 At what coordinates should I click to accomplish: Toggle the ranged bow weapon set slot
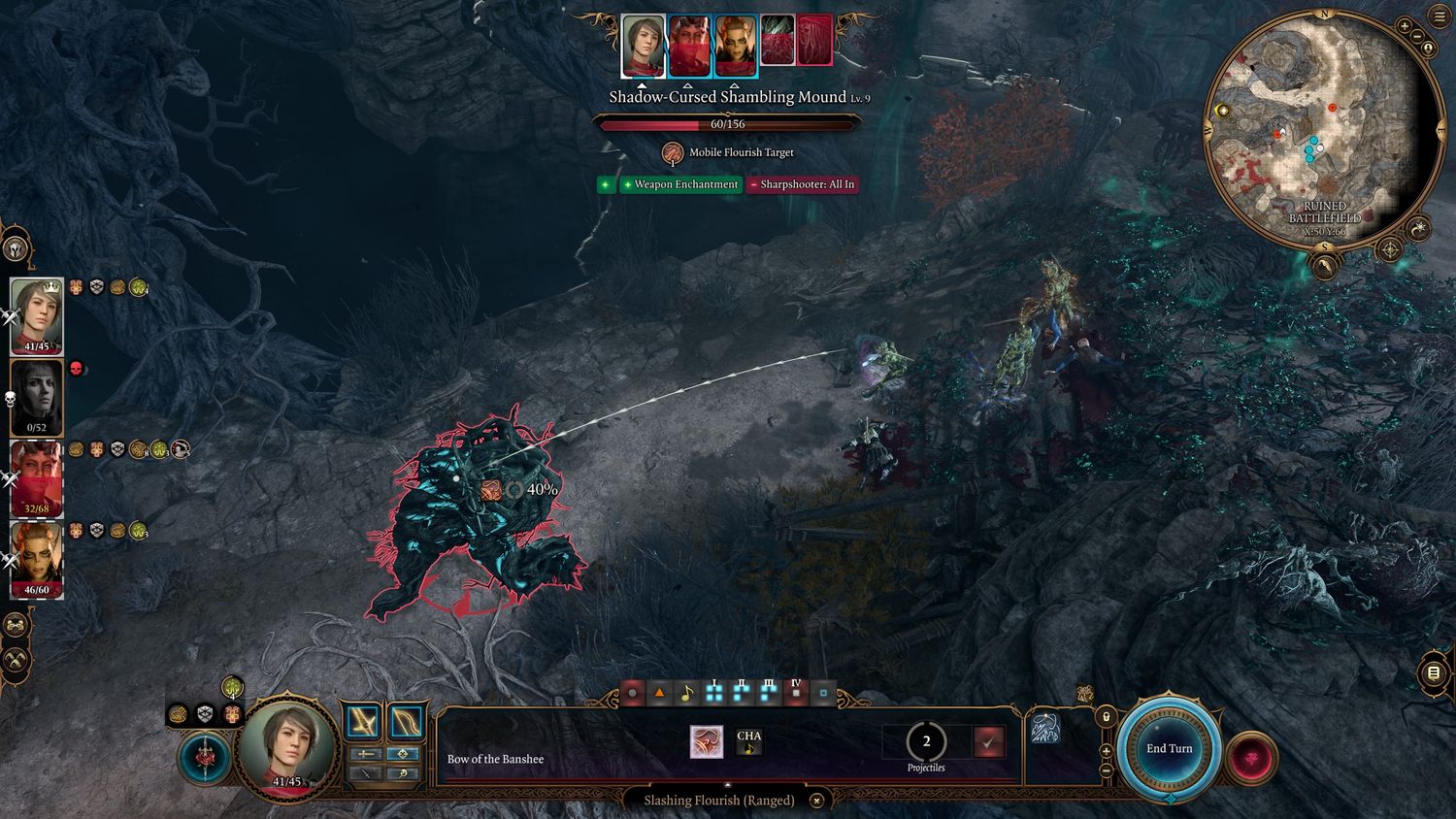click(x=405, y=722)
